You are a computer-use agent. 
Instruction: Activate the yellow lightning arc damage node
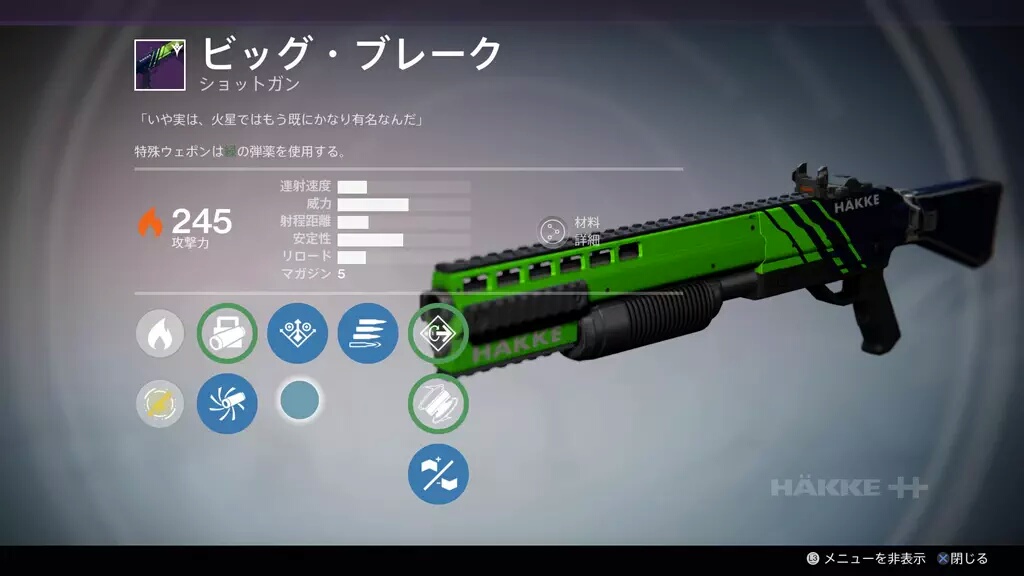(160, 404)
